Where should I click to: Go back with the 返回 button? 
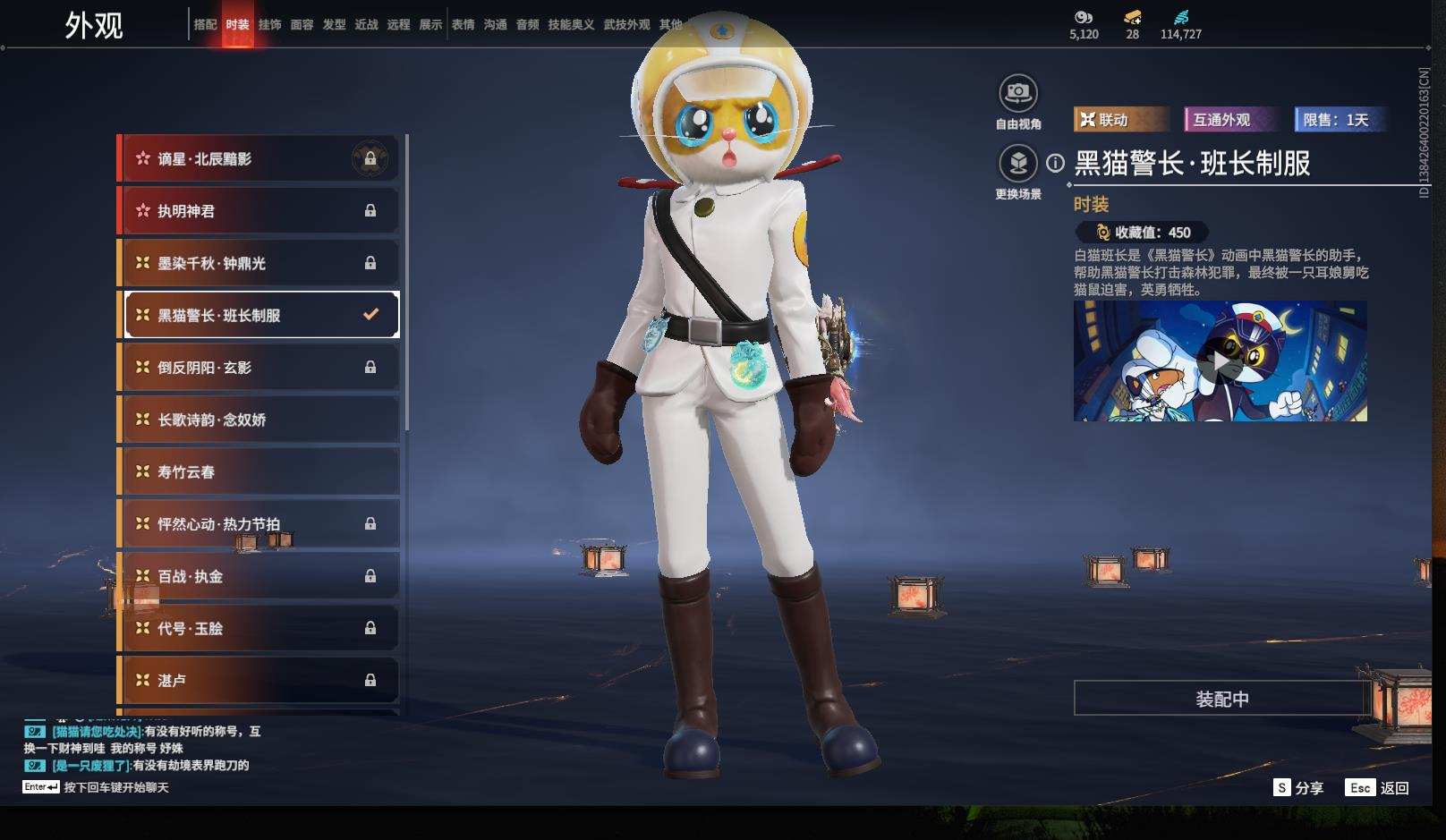point(1378,787)
